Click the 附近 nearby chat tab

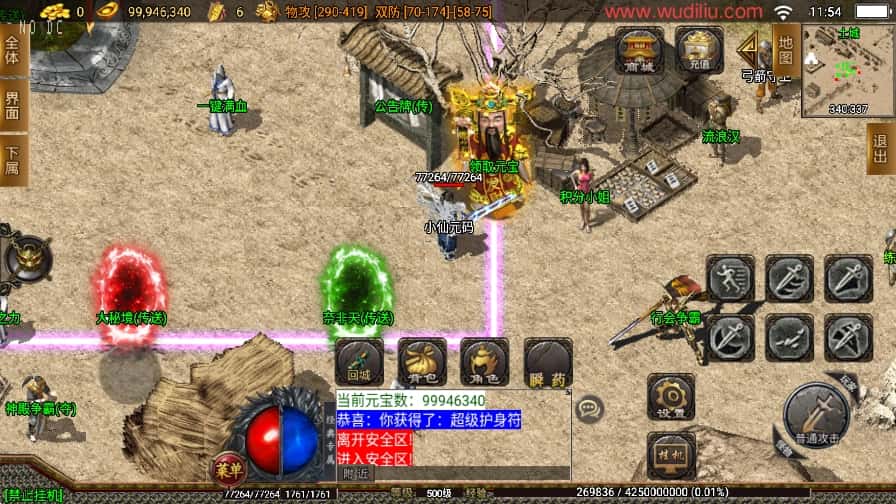[x=355, y=473]
